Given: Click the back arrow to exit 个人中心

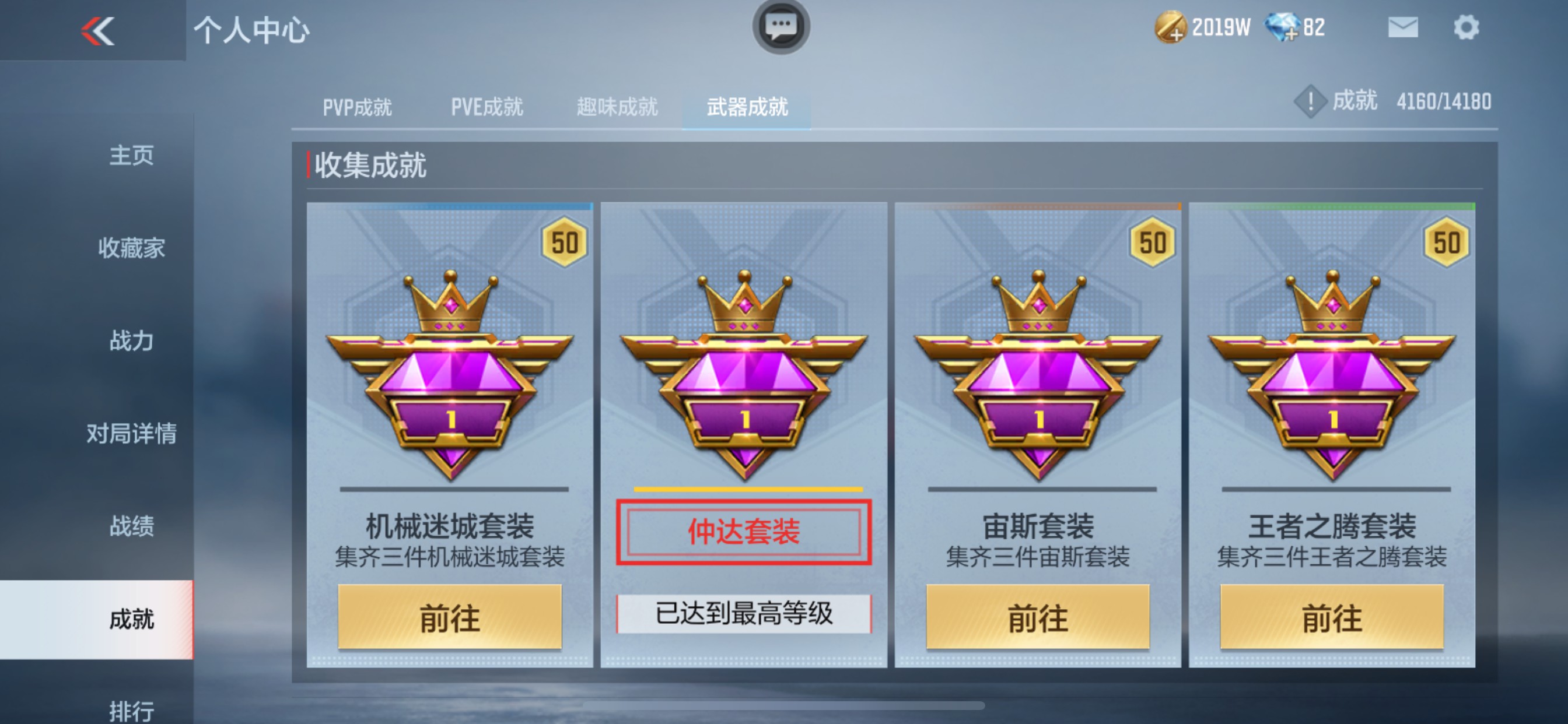Looking at the screenshot, I should 97,30.
